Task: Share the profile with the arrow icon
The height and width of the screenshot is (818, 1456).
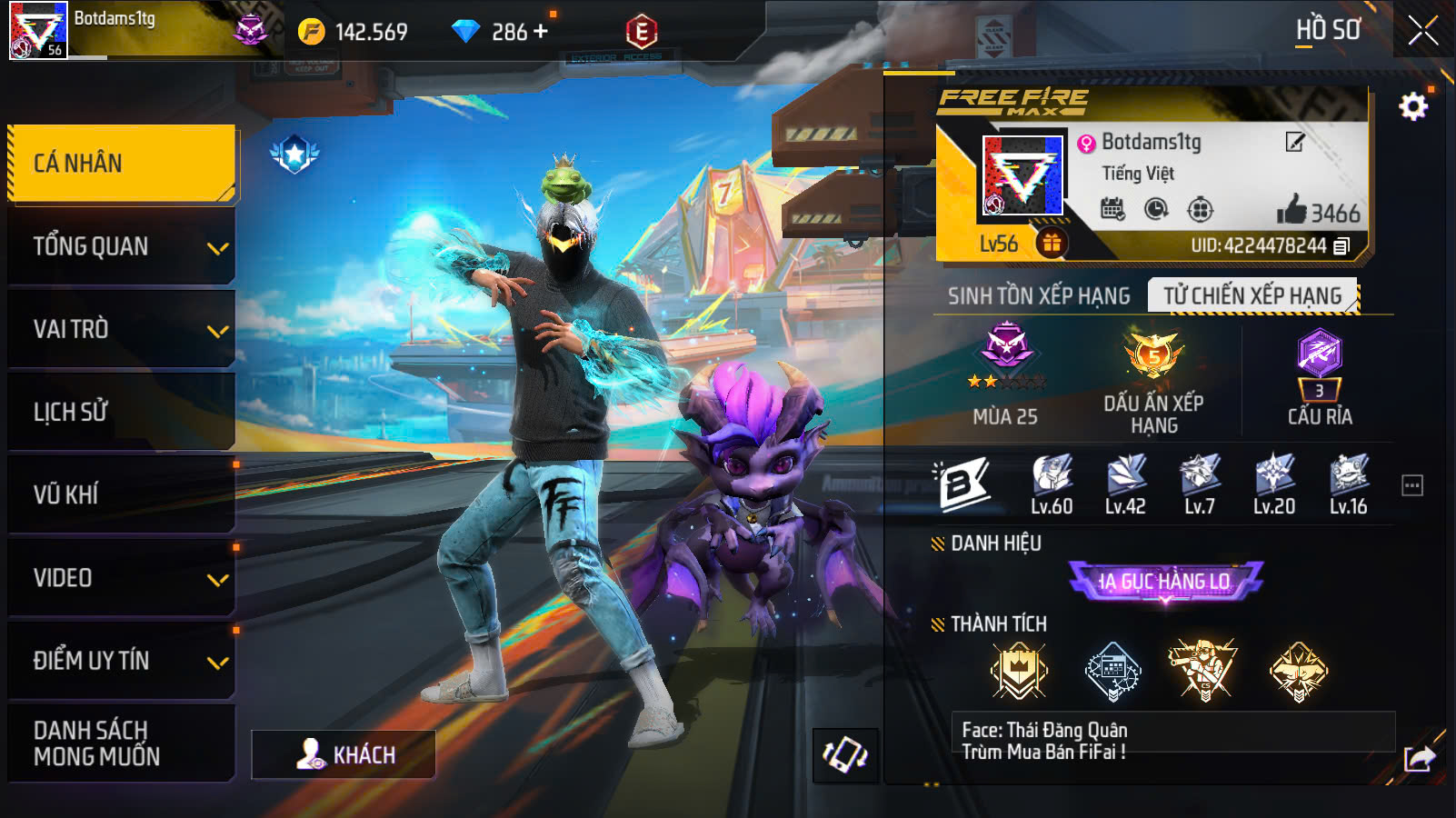Action: [x=1419, y=758]
